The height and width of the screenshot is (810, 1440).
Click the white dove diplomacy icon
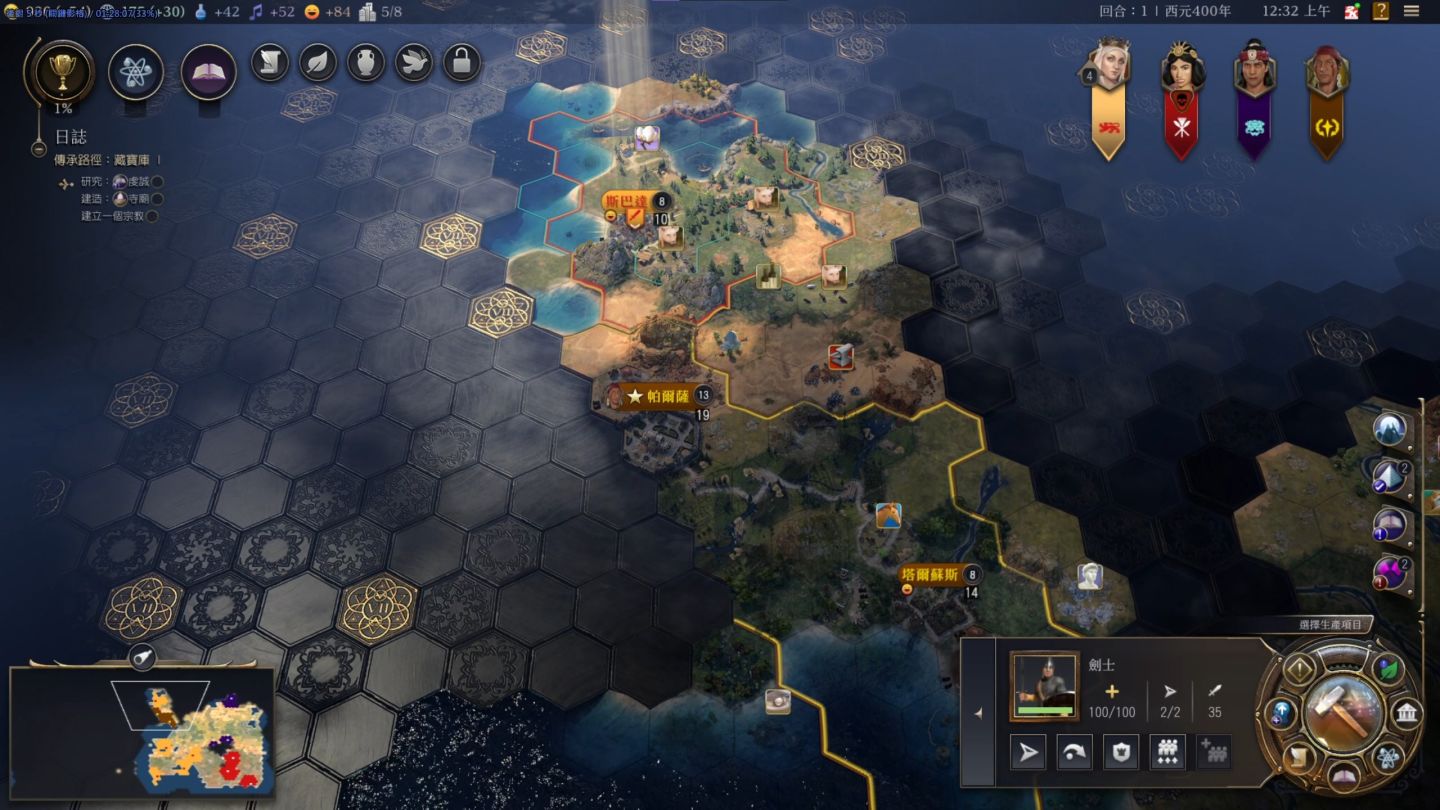414,62
